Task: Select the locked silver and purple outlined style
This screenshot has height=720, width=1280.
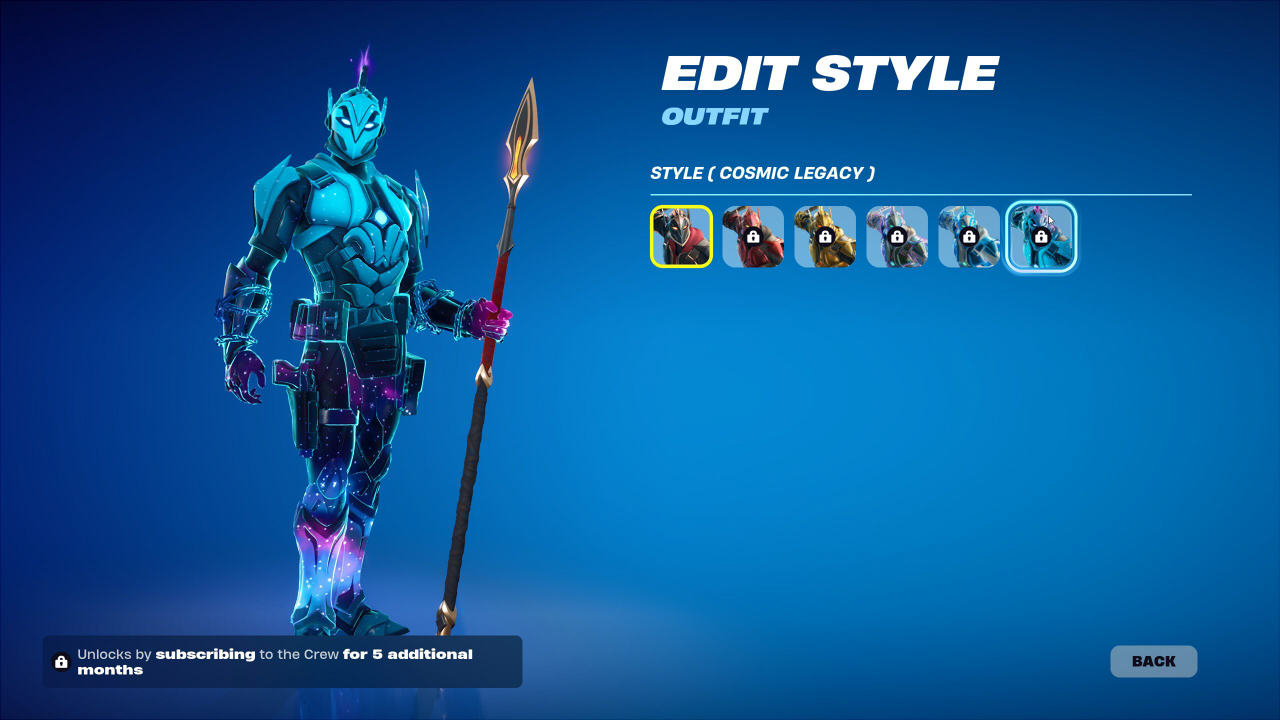Action: click(x=897, y=237)
